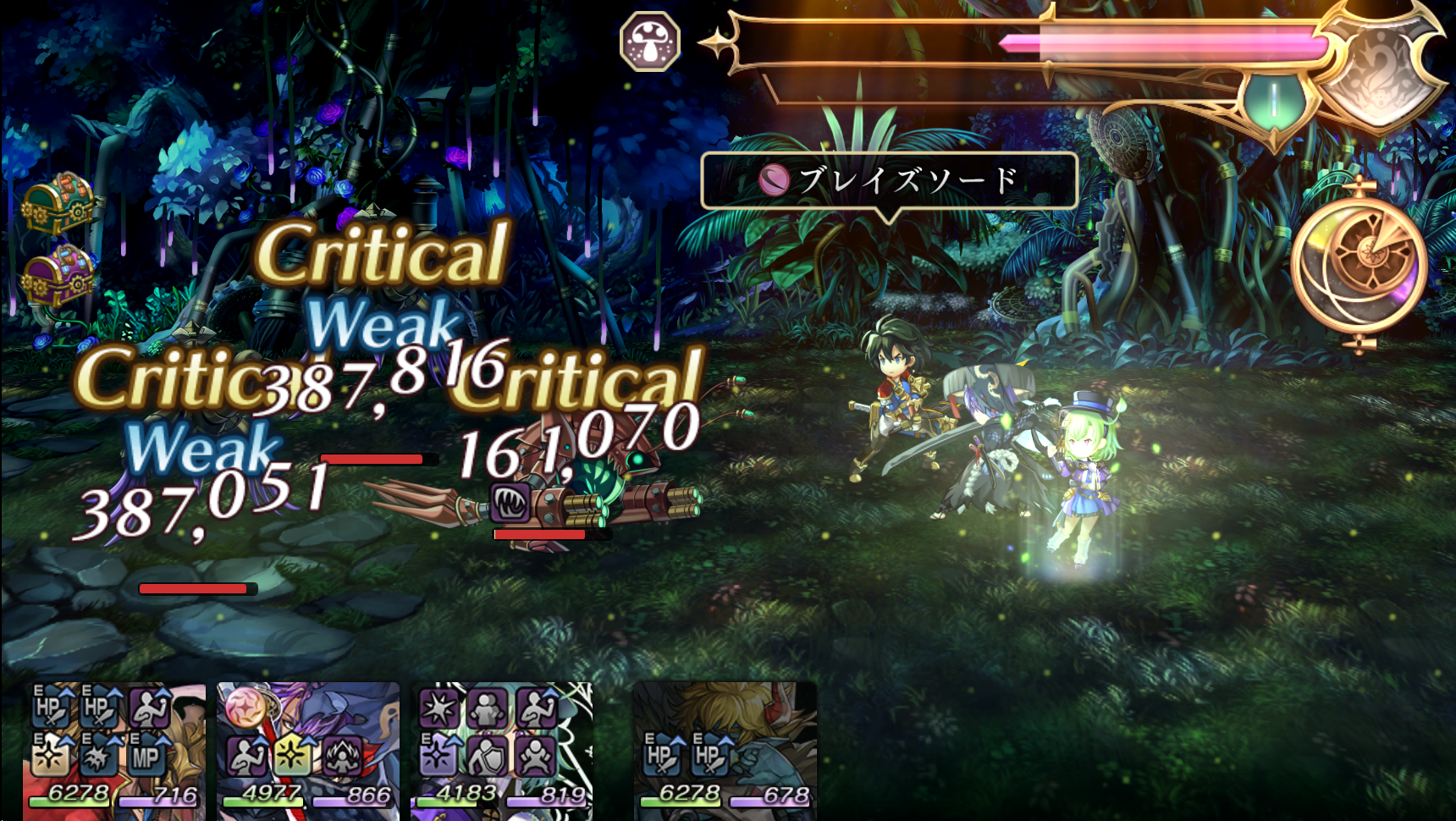The height and width of the screenshot is (821, 1456).
Task: Click the gold treasure chest icon
Action: 58,203
